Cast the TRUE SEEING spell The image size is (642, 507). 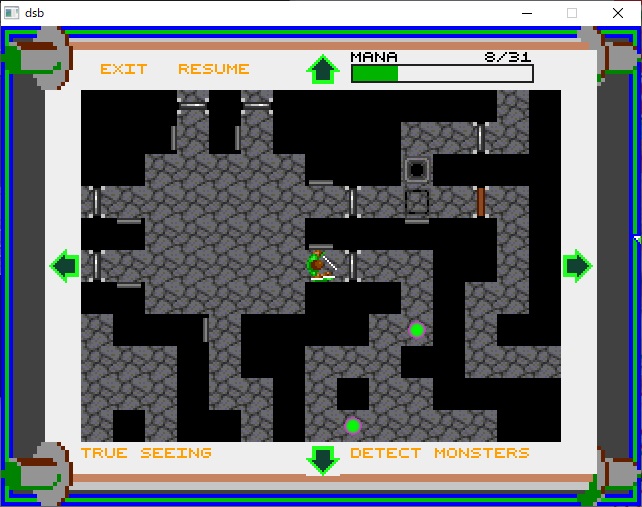coord(146,453)
